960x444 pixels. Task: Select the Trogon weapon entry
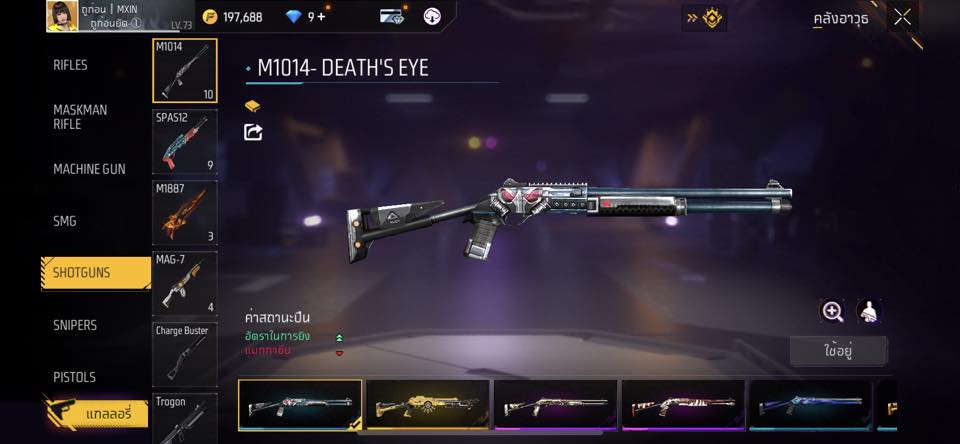click(185, 417)
